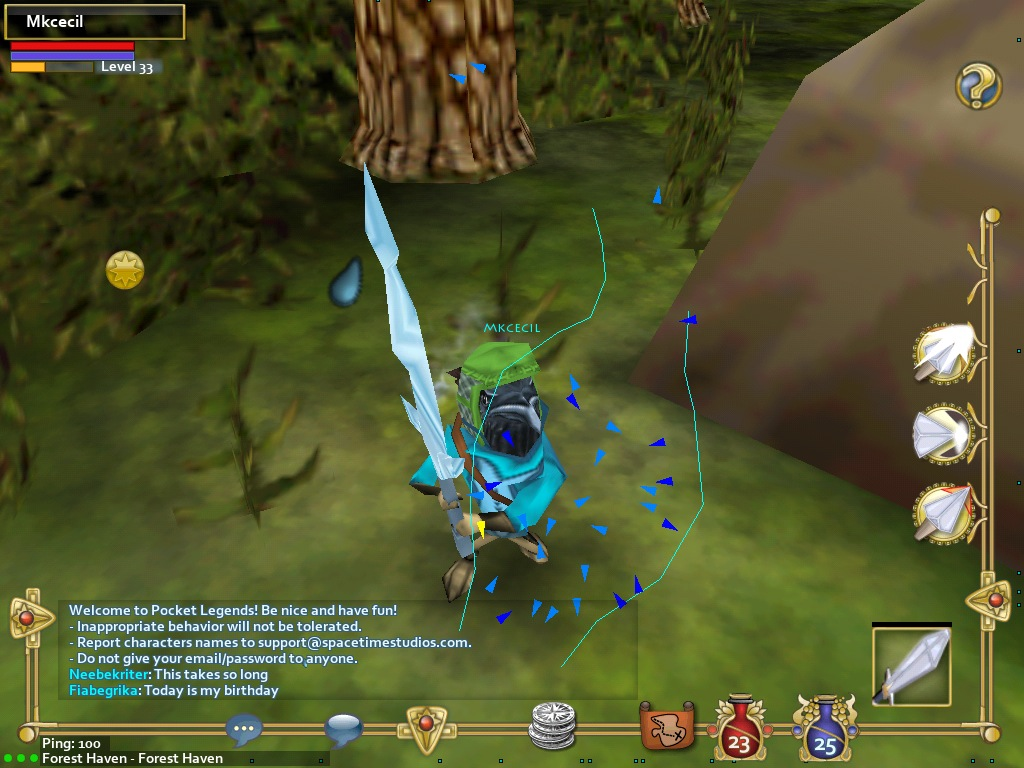The image size is (1024, 768).
Task: Attack with the crystal sword button
Action: [x=911, y=666]
